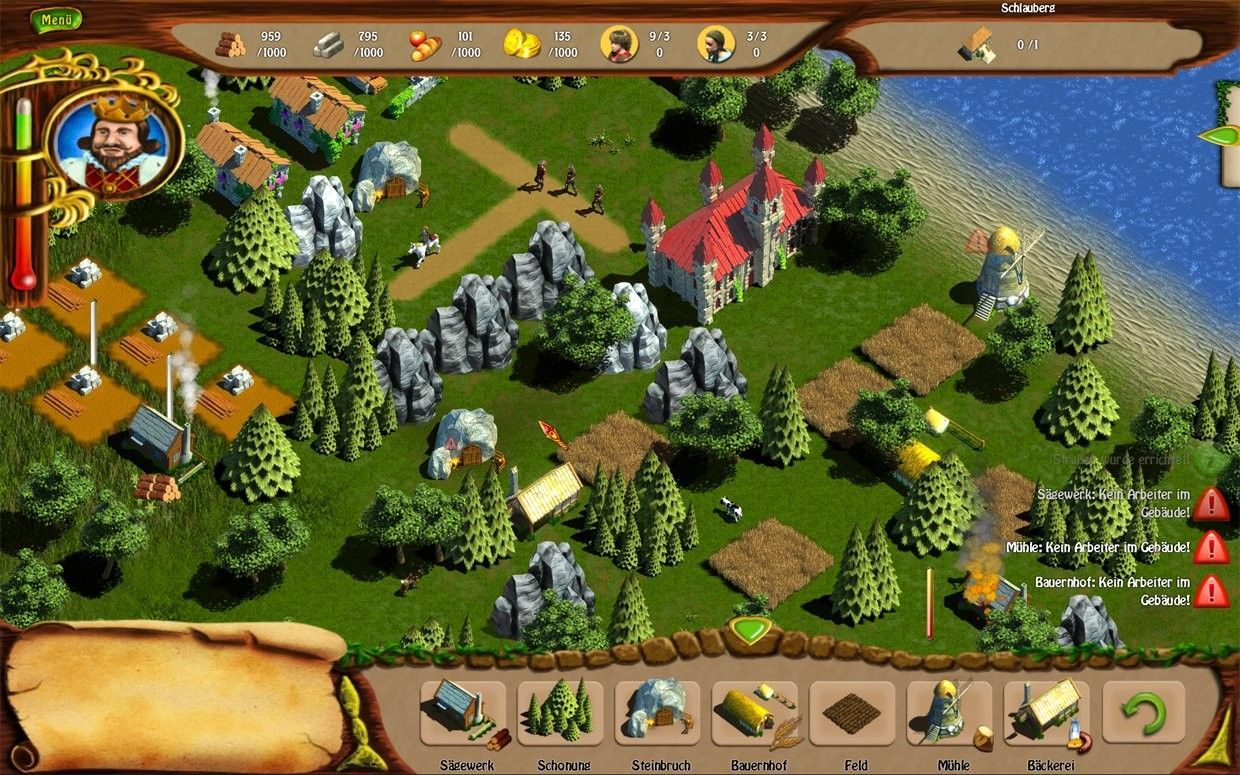
Task: Select the Mühle building icon
Action: pyautogui.click(x=948, y=713)
